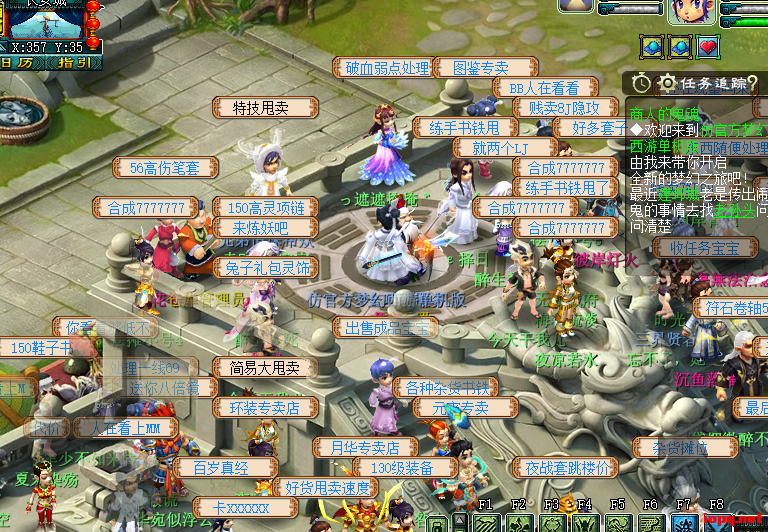Open the 环装专卖店 stall sign
The image size is (768, 532).
265,407
